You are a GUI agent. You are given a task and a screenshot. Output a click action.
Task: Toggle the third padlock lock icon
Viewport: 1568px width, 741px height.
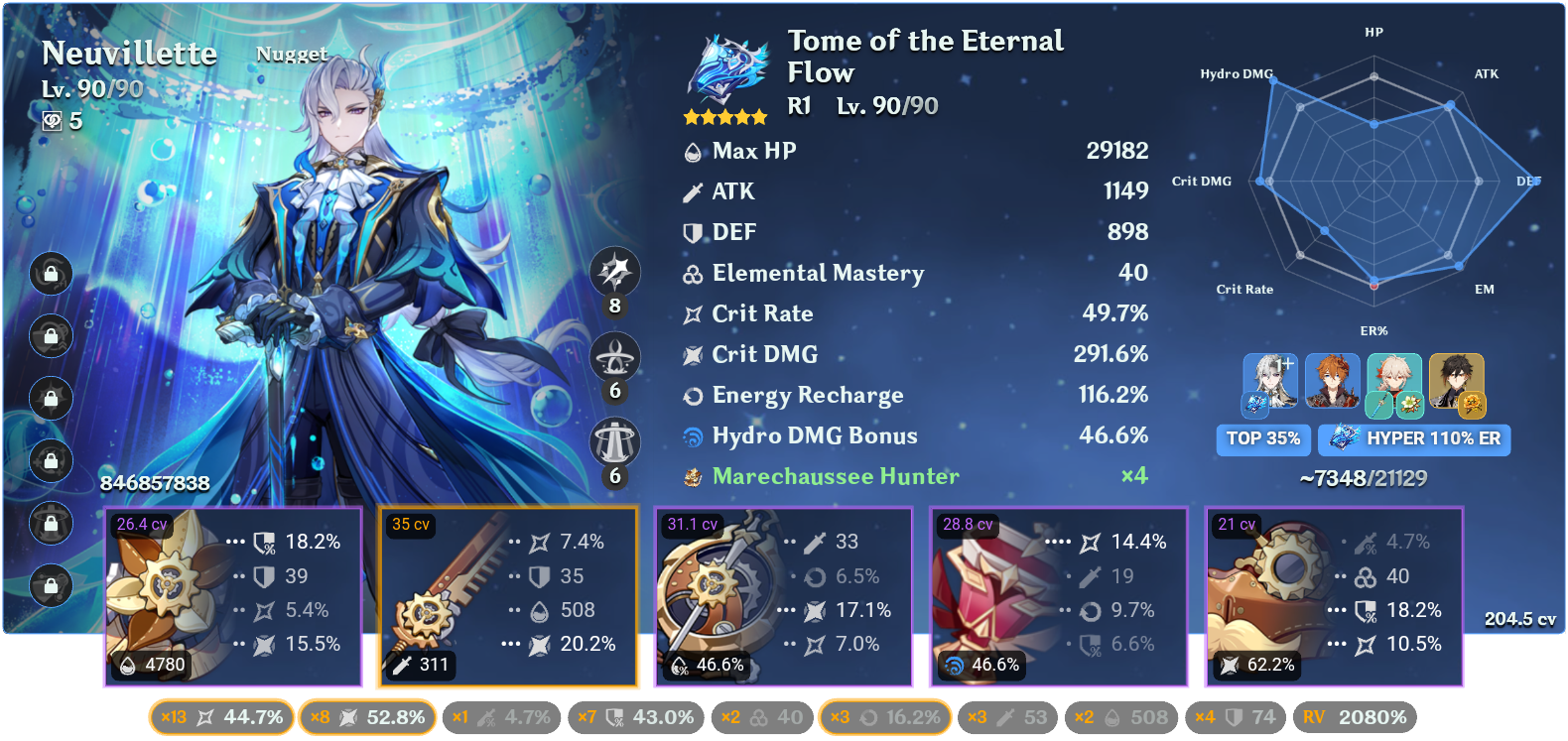click(50, 400)
